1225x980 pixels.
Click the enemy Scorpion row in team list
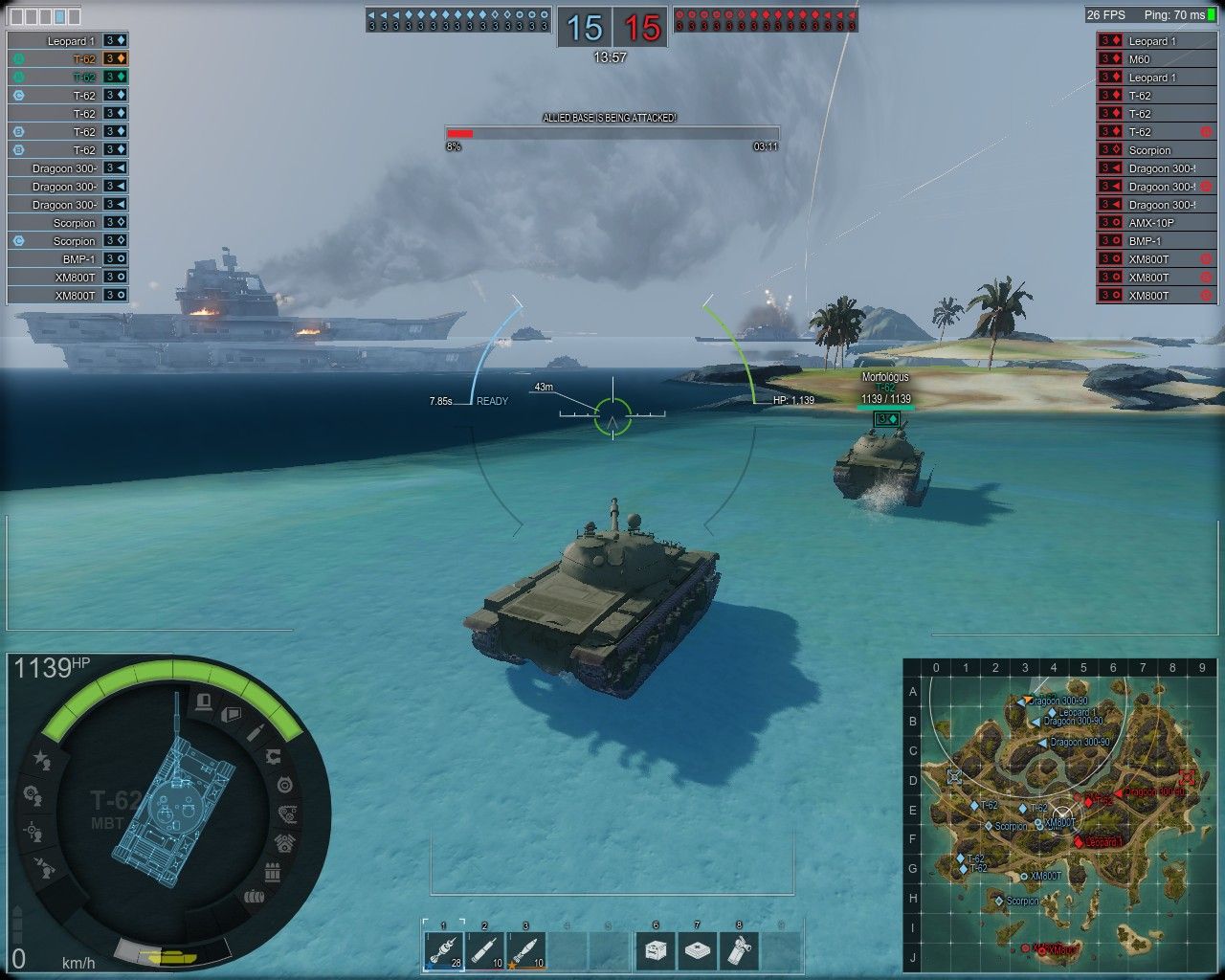(1158, 150)
